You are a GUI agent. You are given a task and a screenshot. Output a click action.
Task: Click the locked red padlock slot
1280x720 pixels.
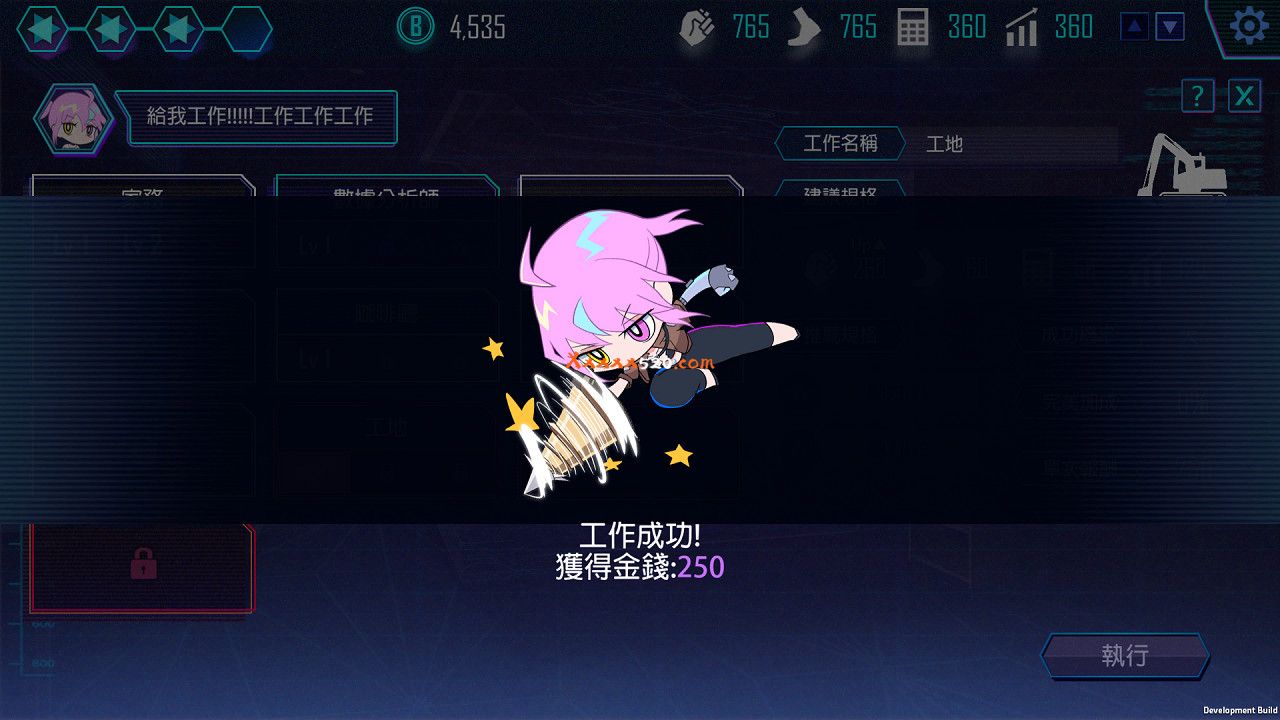(140, 565)
